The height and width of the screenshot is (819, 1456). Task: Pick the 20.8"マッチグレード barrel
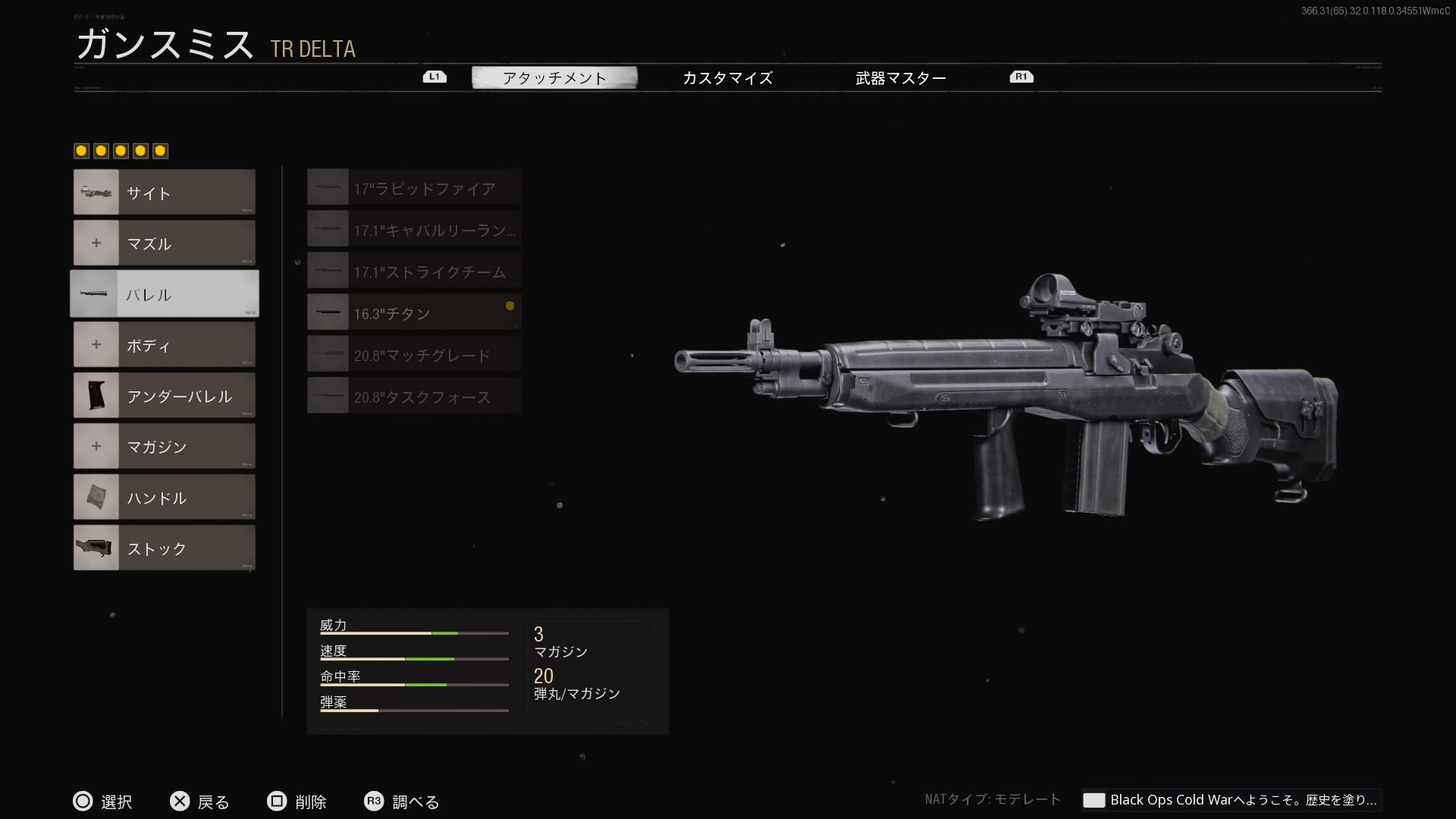coord(414,355)
